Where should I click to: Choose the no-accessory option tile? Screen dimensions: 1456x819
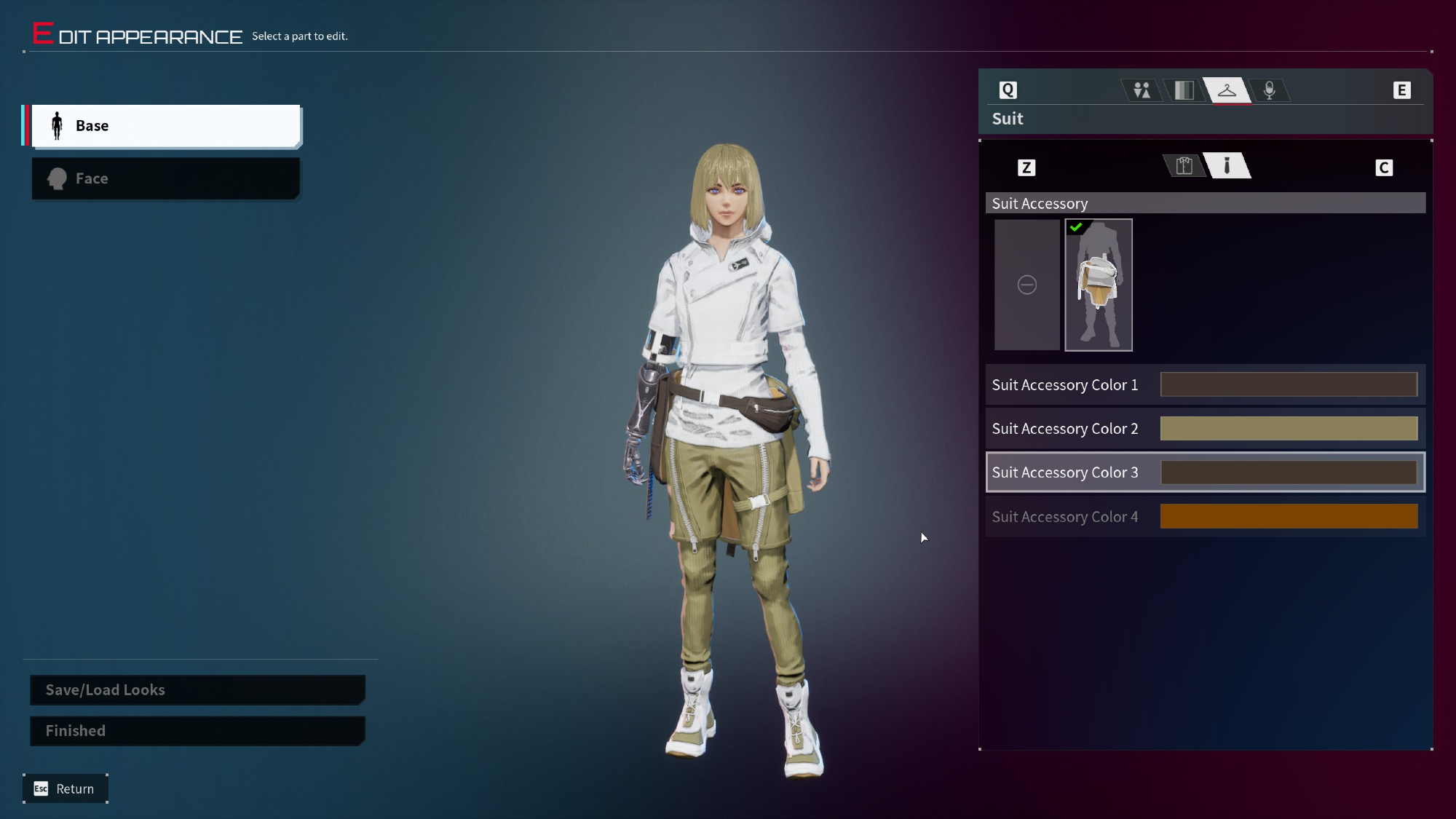coord(1026,285)
